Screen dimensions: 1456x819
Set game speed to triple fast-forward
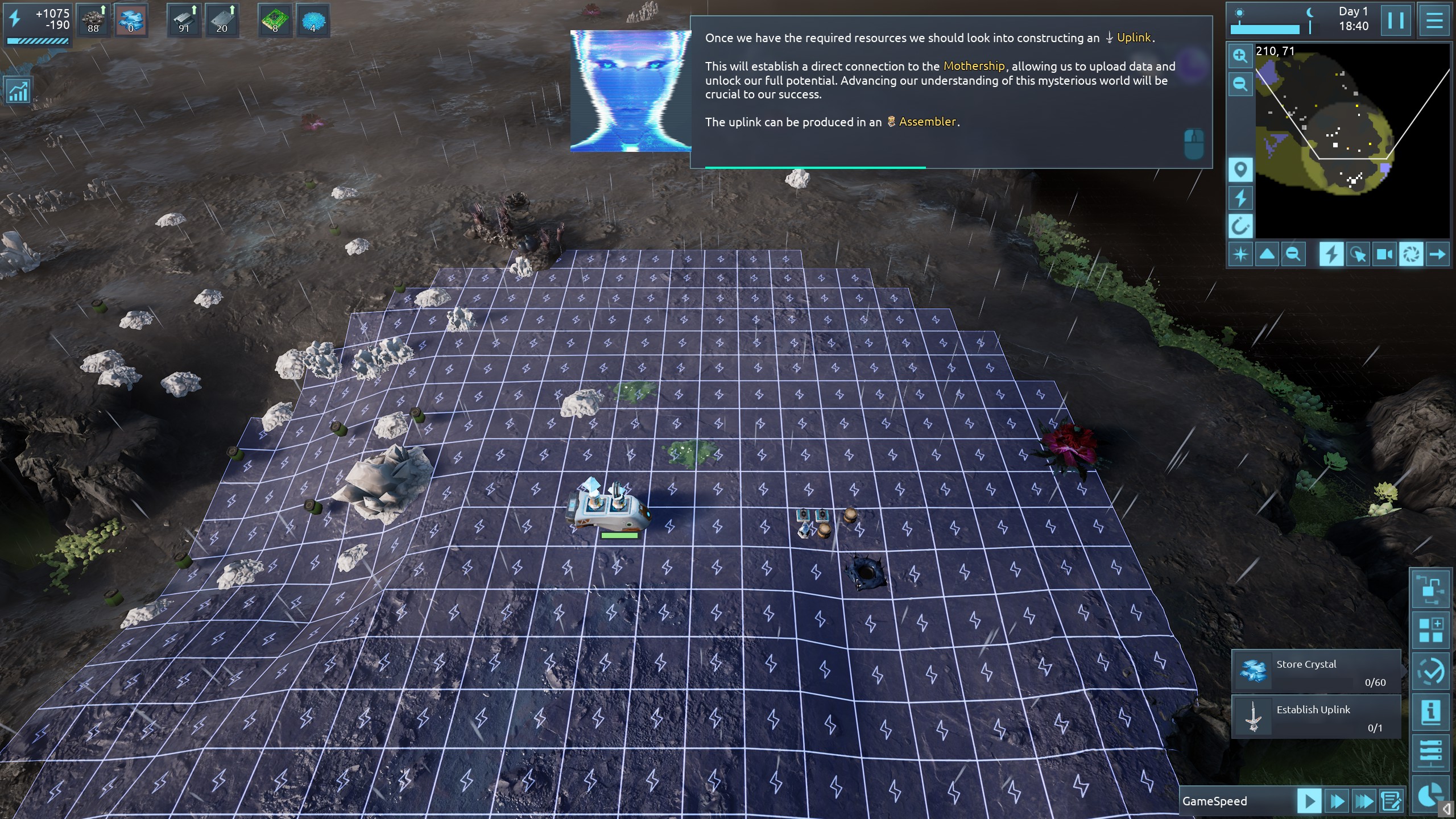[x=1364, y=801]
